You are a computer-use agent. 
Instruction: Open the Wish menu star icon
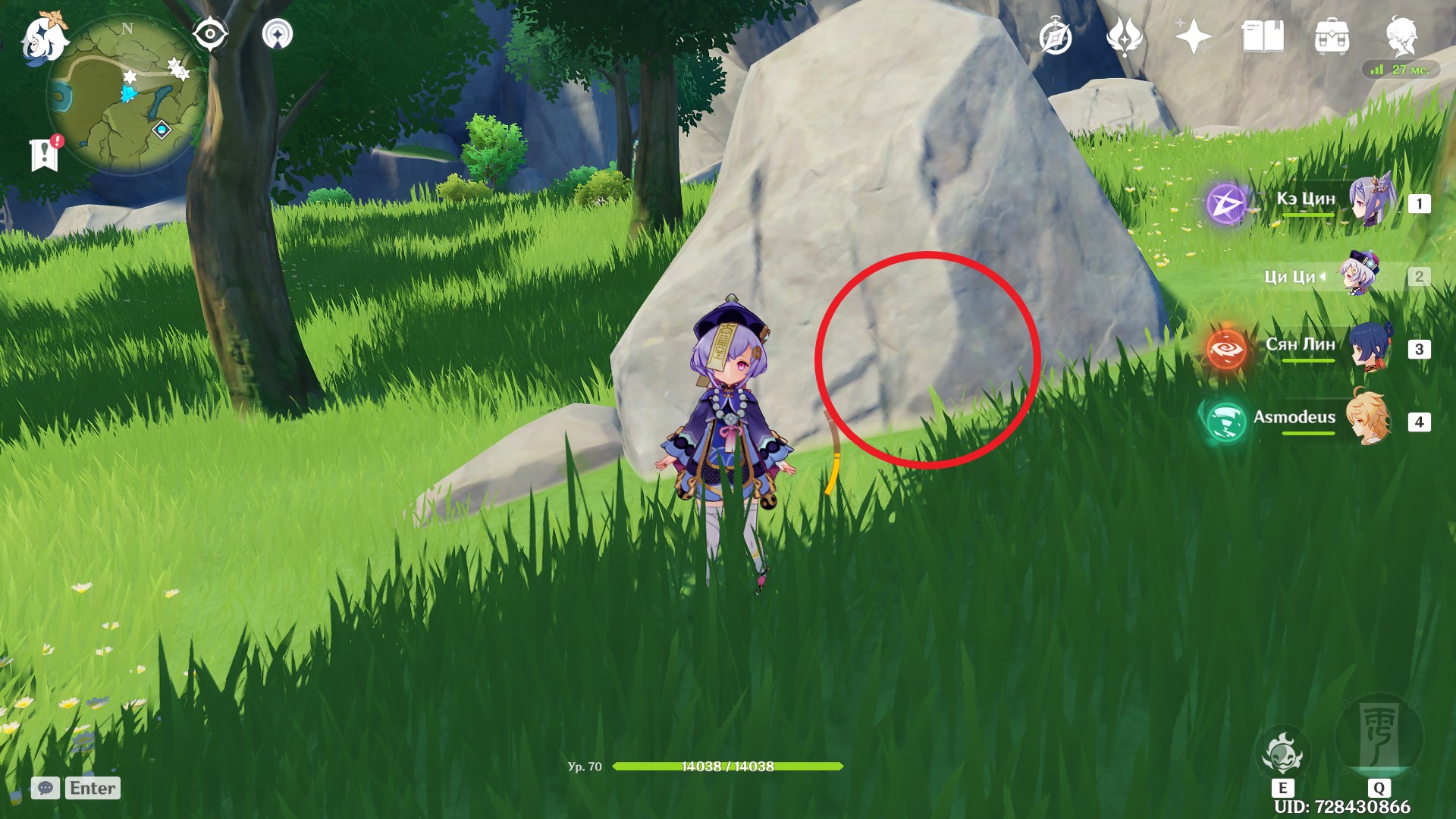coord(1192,34)
